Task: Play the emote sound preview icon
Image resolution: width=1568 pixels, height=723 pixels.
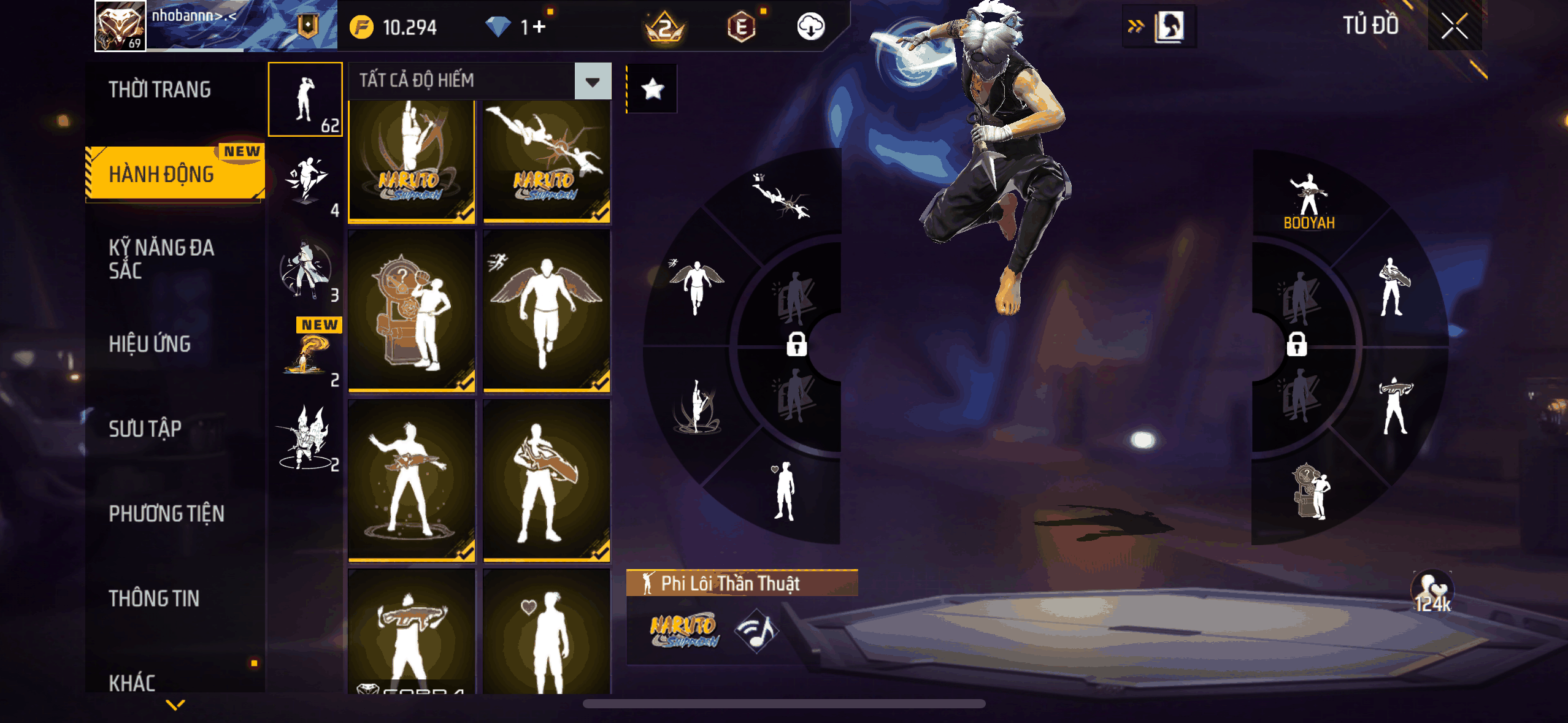Action: coord(758,630)
